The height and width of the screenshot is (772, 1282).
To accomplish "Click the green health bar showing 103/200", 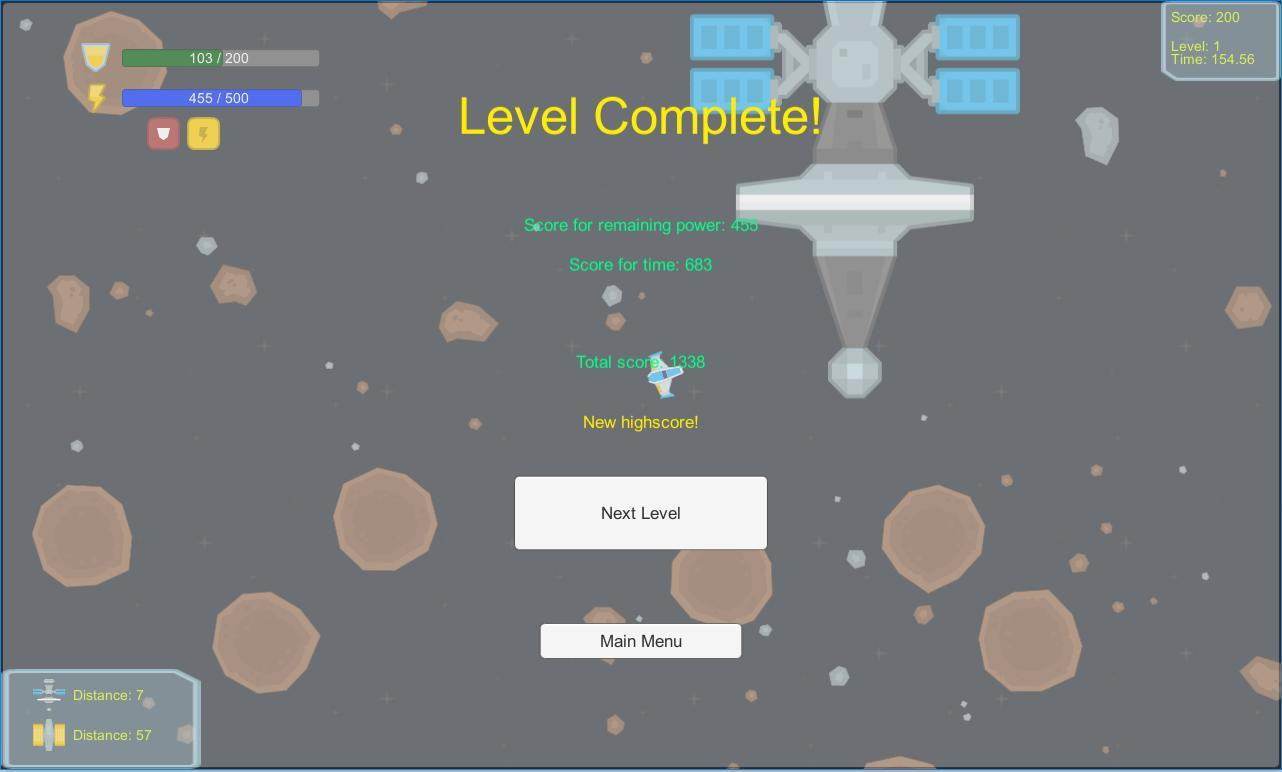I will point(219,58).
